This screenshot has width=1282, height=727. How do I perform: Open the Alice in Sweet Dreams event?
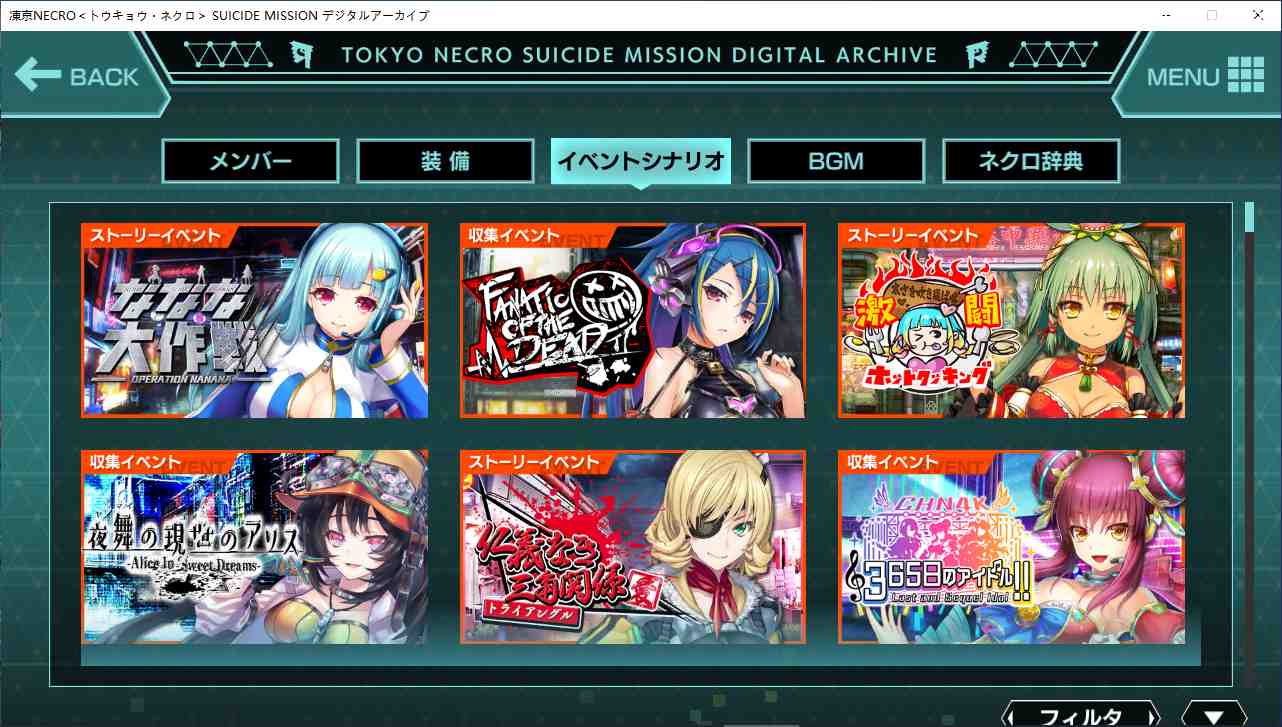click(253, 546)
